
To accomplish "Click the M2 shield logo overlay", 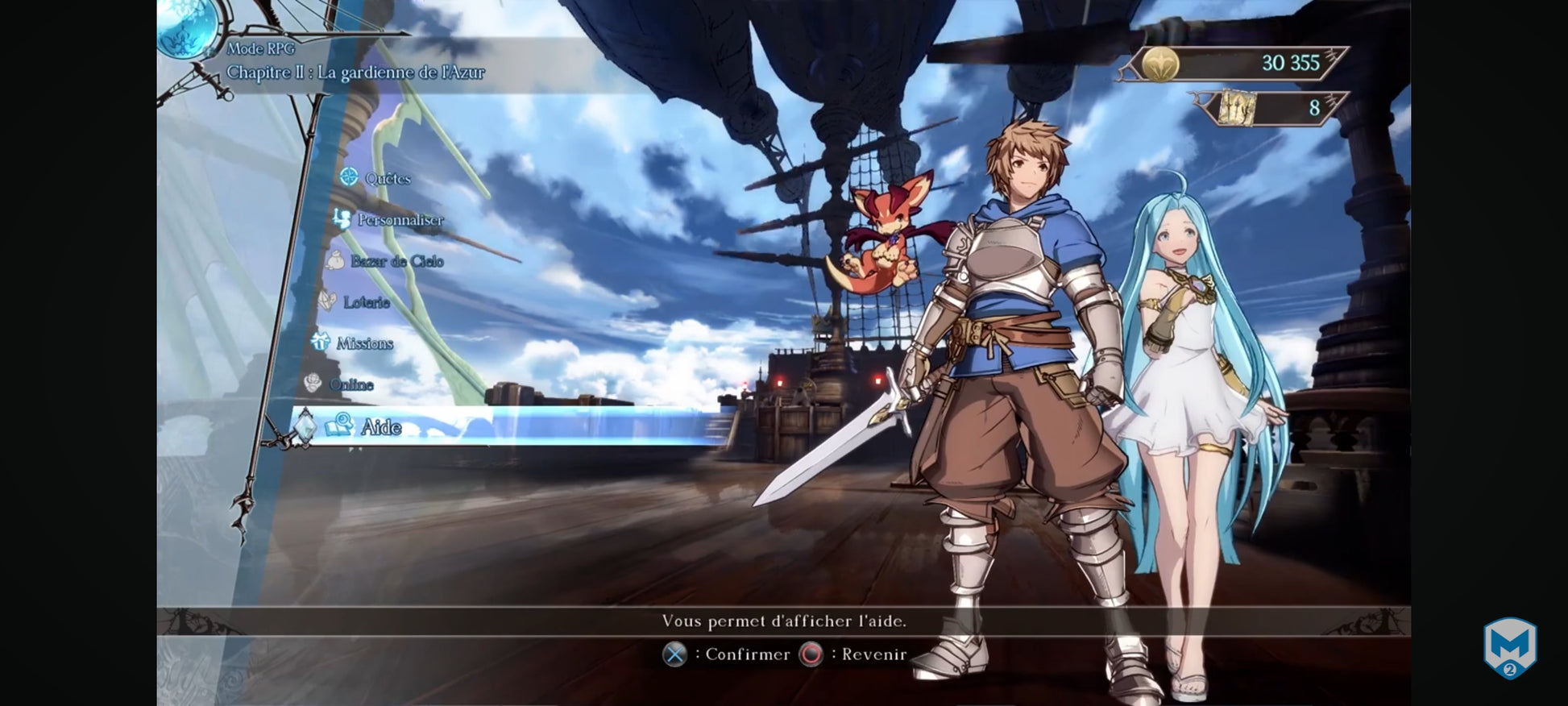I will (x=1509, y=647).
